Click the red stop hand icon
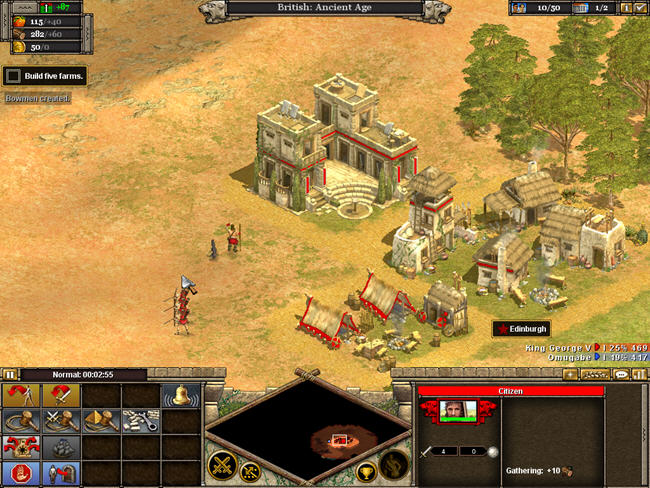Image resolution: width=650 pixels, height=488 pixels. pos(19,472)
